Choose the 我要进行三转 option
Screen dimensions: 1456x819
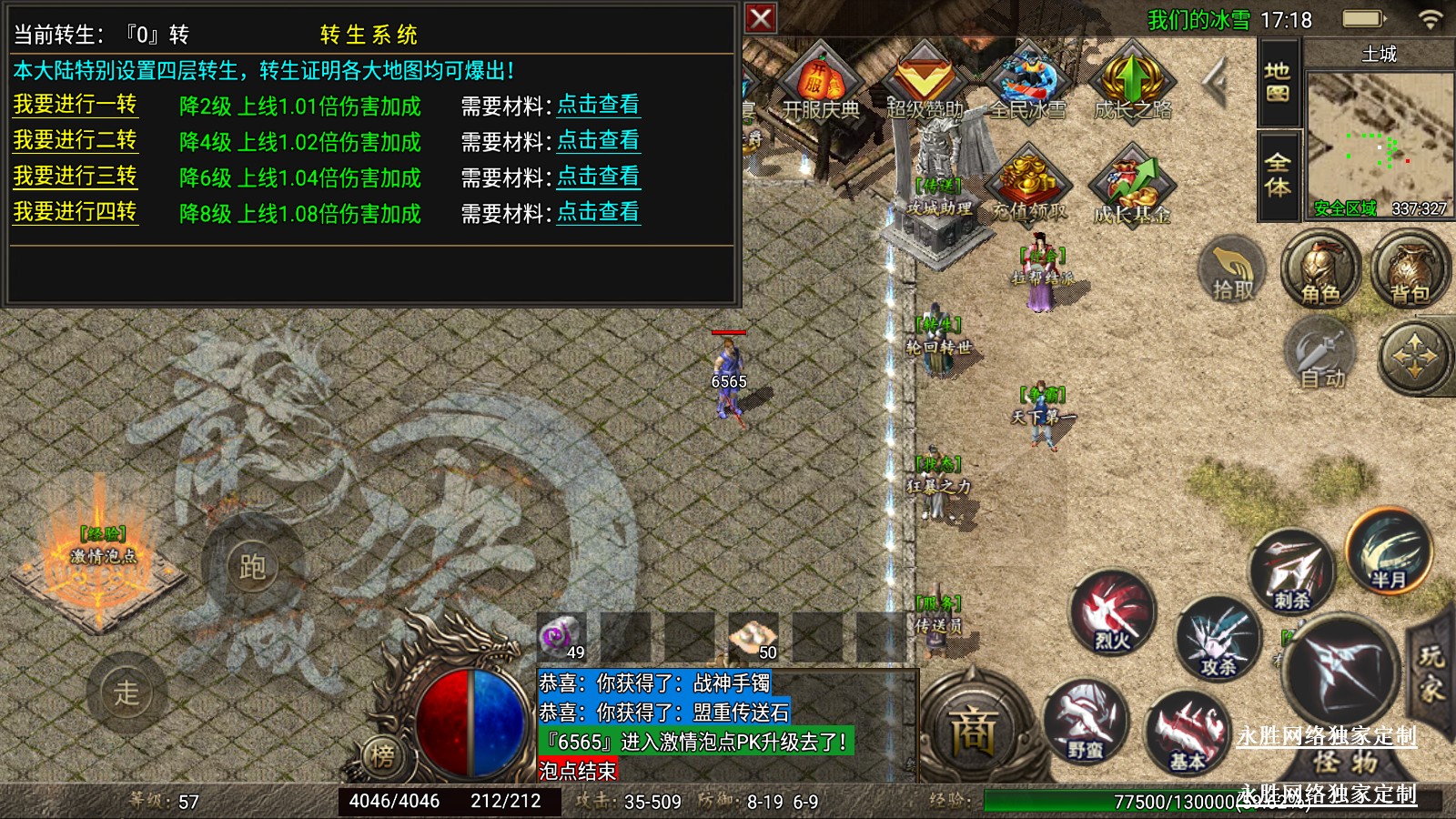click(75, 177)
